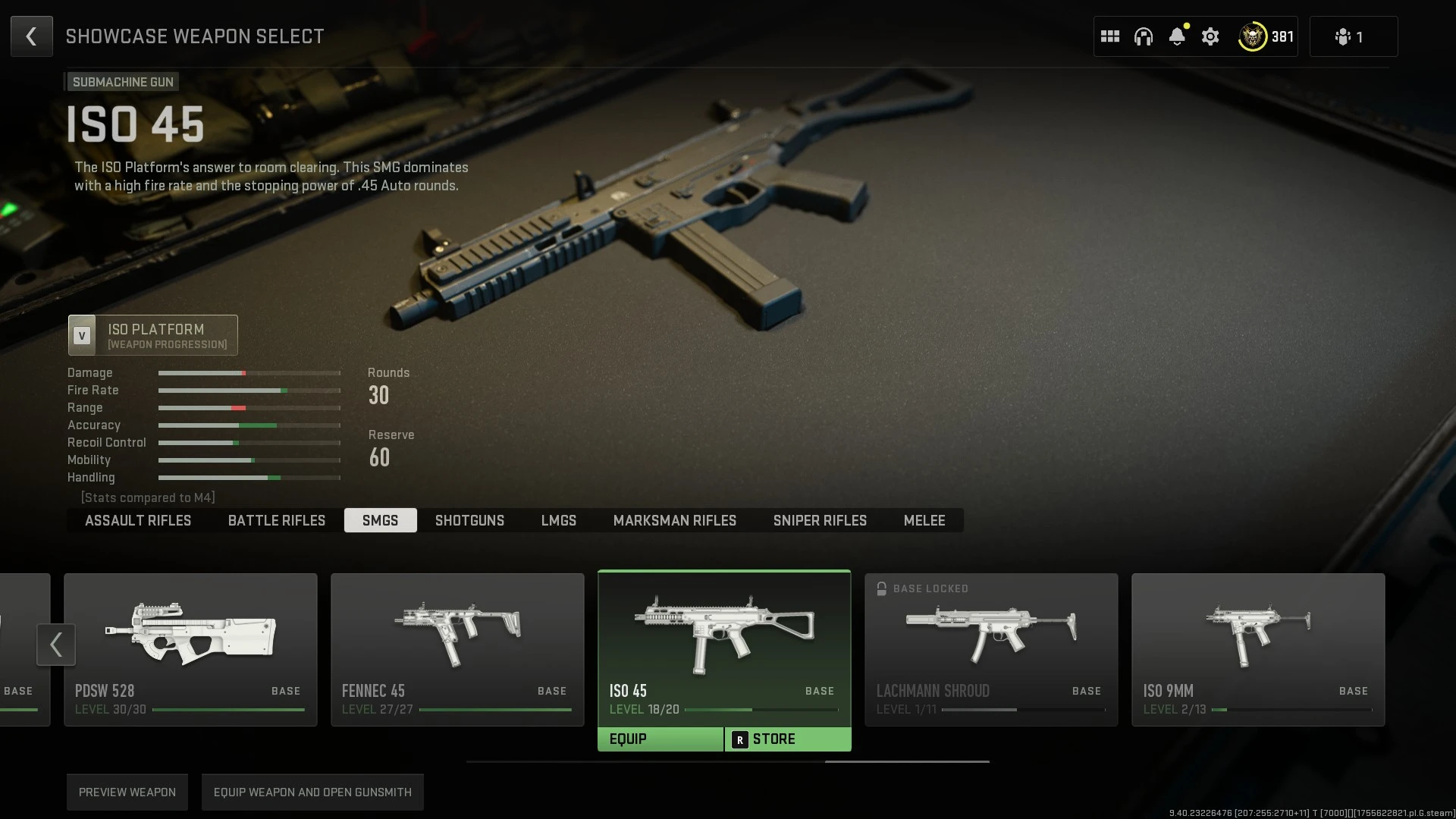Switch to the Shotguns tab
This screenshot has height=819, width=1456.
click(469, 520)
